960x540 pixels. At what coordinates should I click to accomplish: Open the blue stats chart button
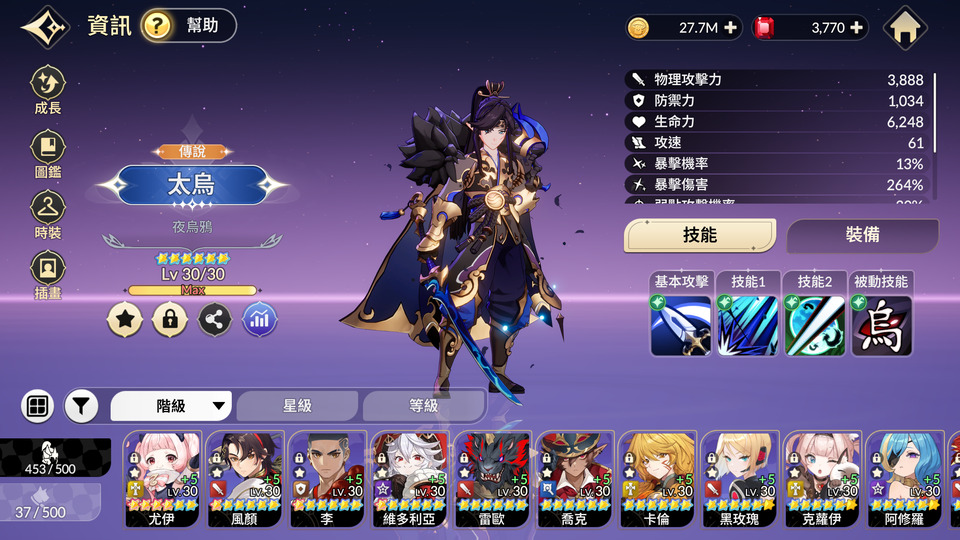(x=260, y=319)
